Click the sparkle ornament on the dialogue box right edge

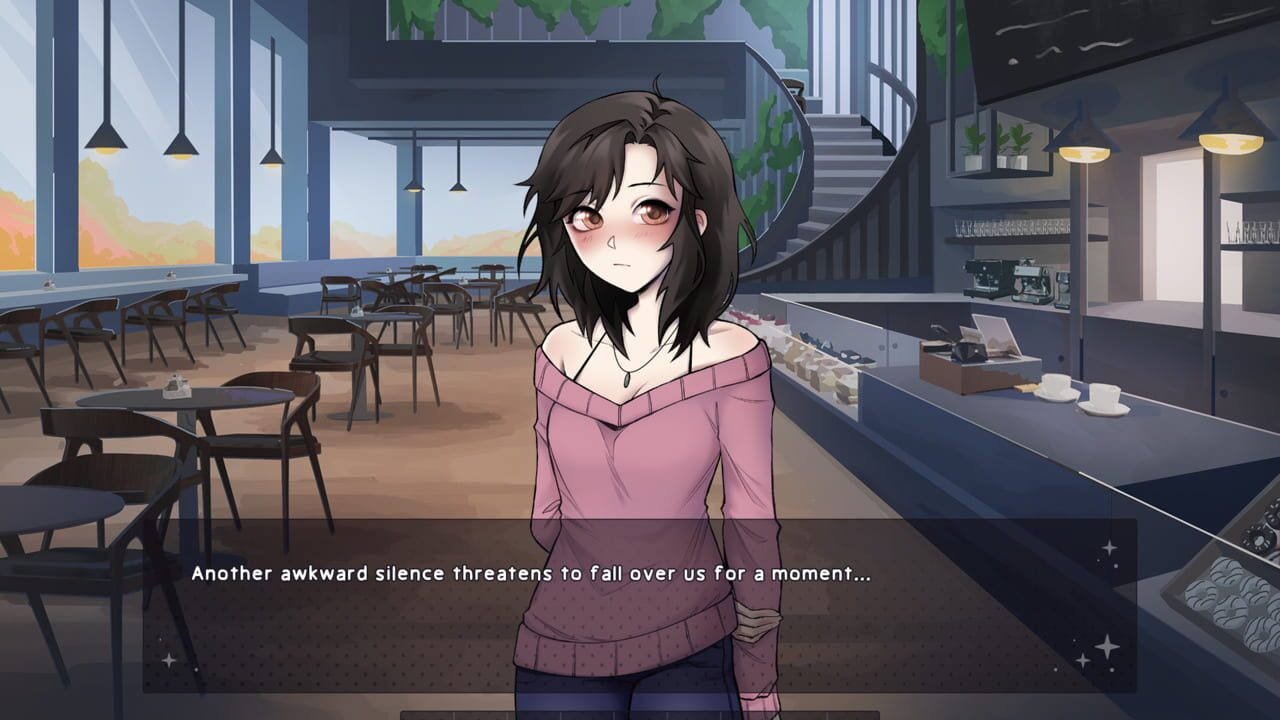tap(1107, 647)
